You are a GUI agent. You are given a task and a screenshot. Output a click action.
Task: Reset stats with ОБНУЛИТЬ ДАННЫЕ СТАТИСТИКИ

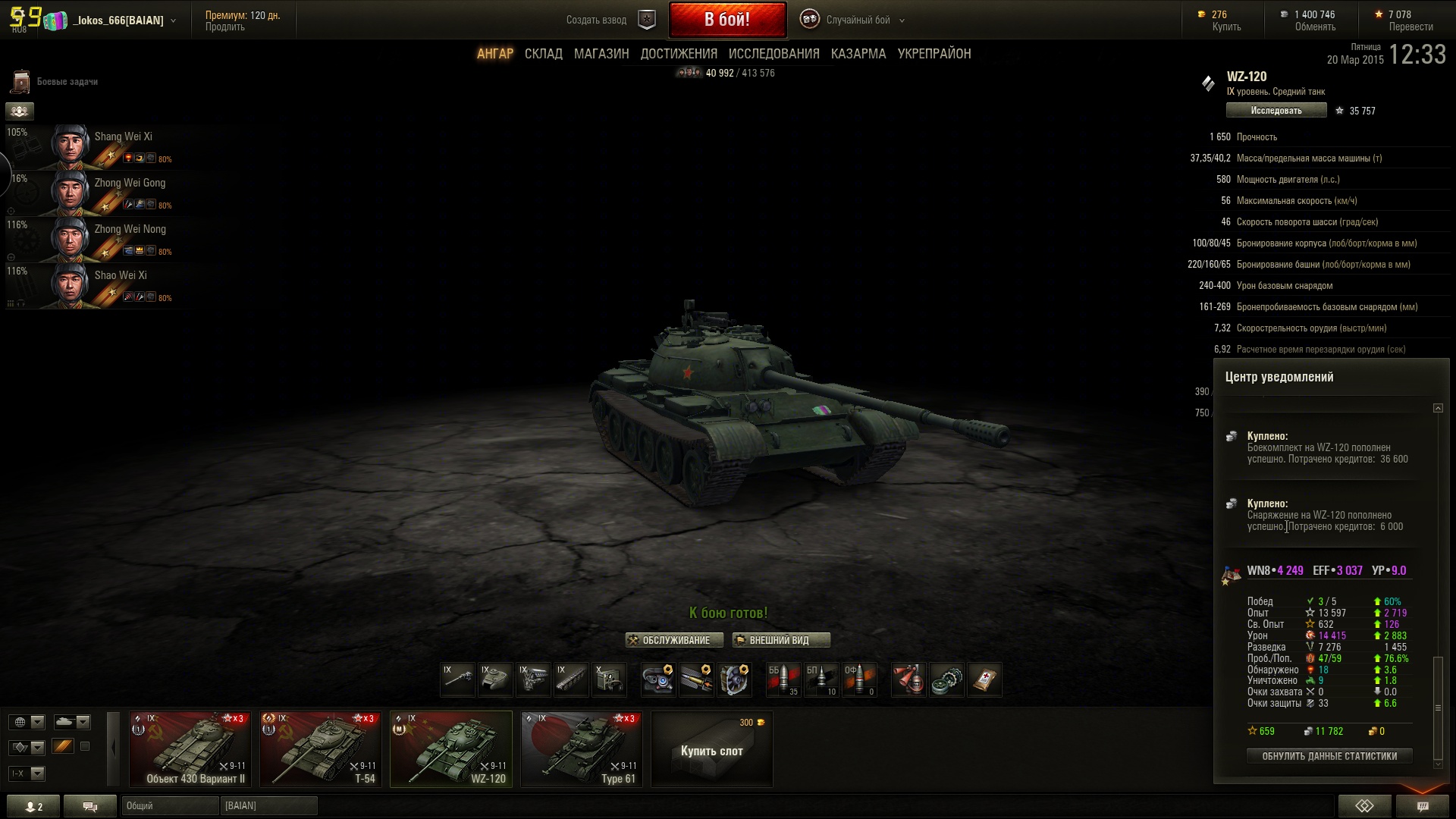(1329, 756)
